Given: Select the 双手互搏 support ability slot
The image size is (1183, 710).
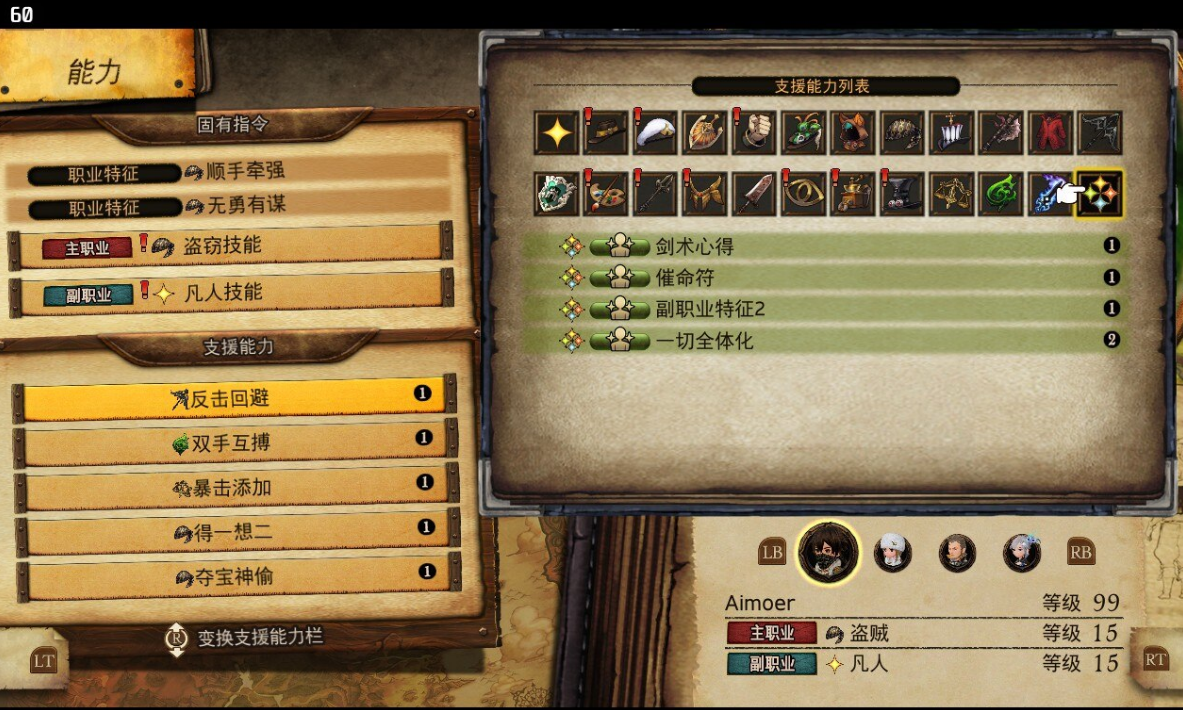Looking at the screenshot, I should (x=232, y=443).
